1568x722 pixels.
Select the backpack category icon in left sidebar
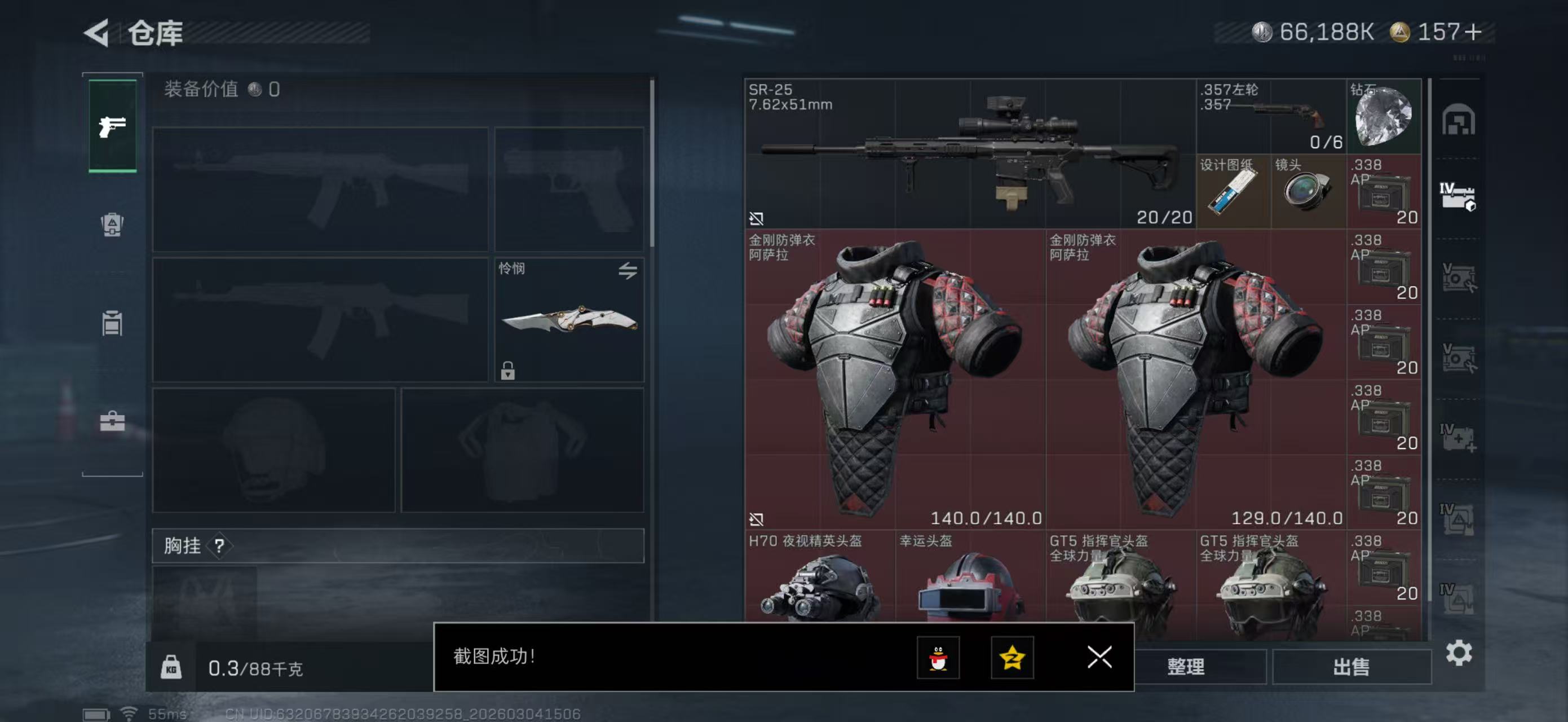tap(112, 226)
